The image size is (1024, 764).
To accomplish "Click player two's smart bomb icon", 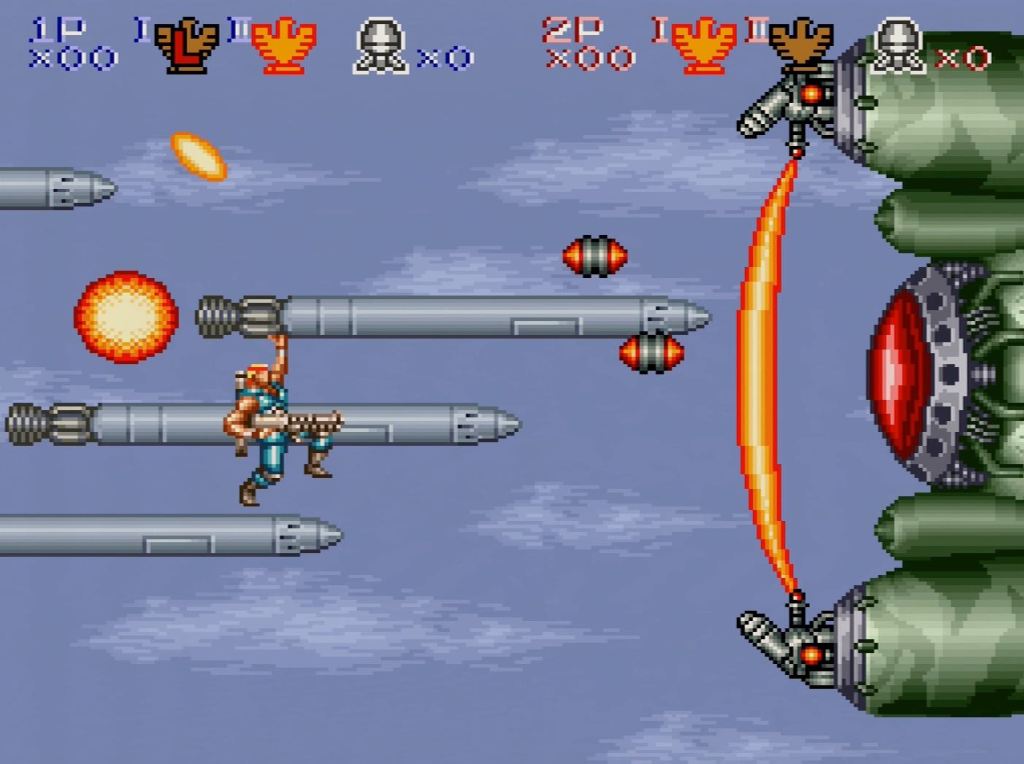I will (x=897, y=46).
